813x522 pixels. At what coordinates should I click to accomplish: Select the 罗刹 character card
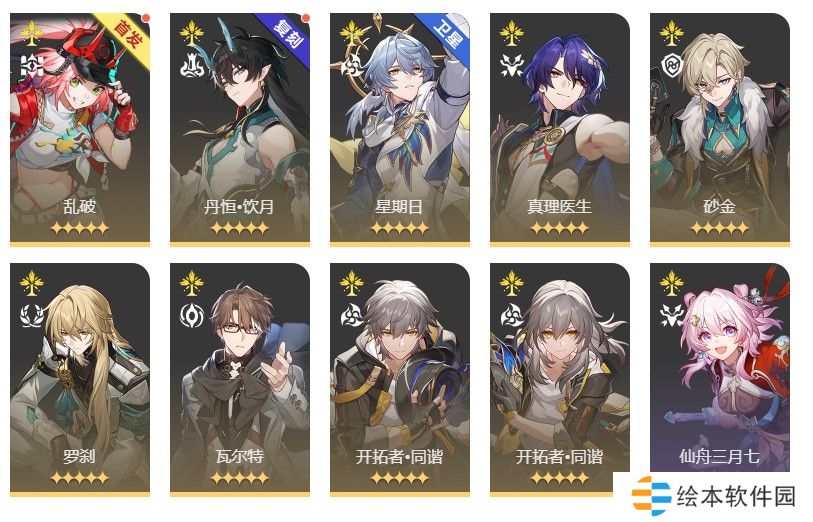(x=80, y=378)
